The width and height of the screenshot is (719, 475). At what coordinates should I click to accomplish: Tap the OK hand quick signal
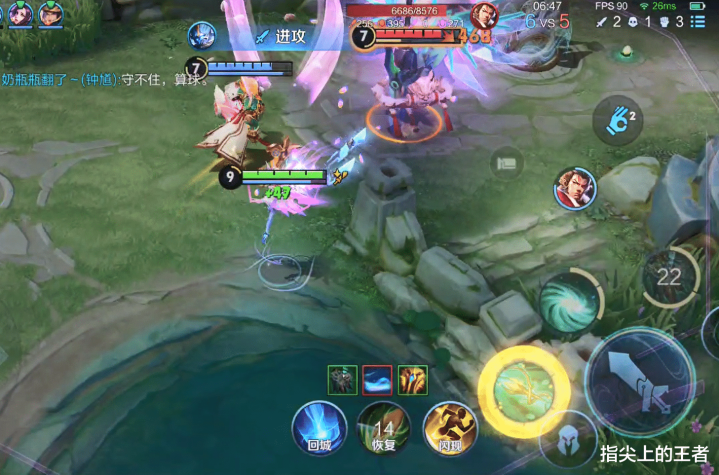pyautogui.click(x=618, y=124)
